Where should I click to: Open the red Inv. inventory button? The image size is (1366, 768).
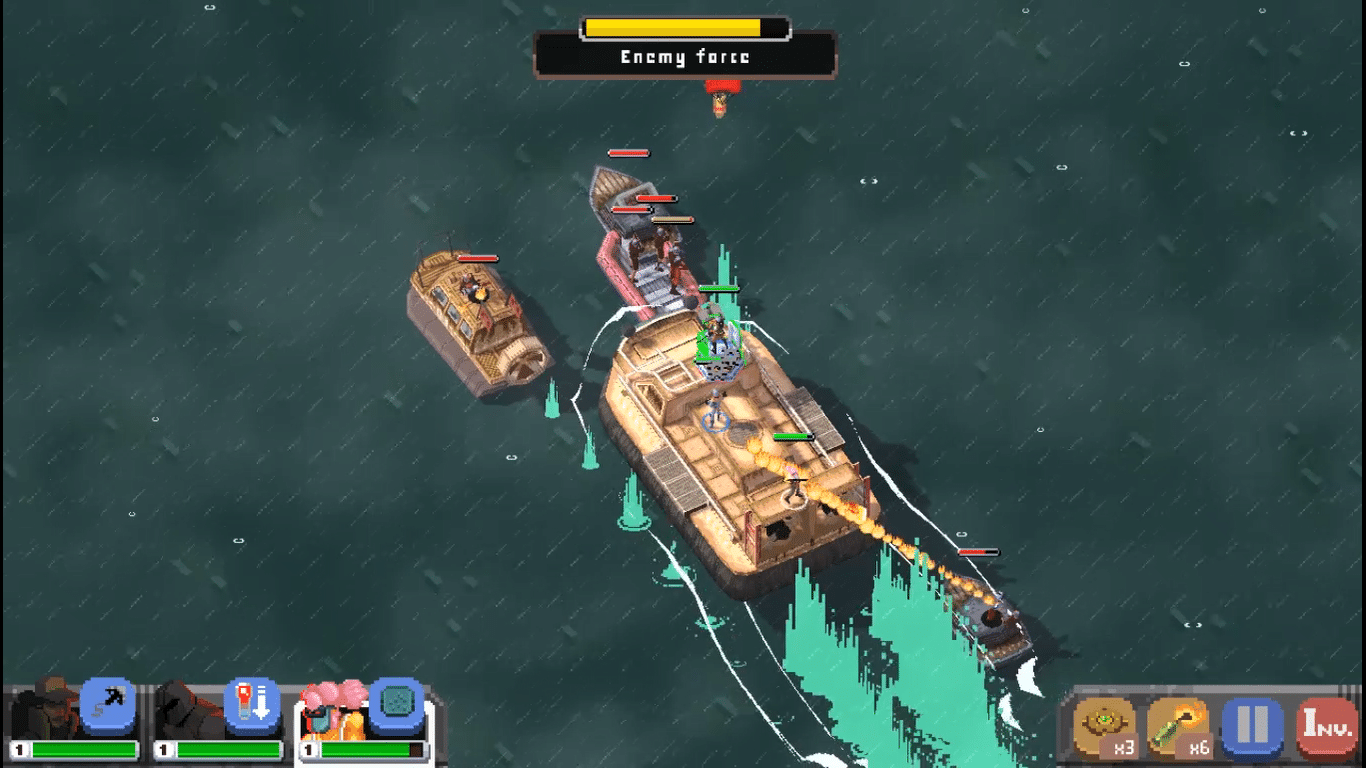coord(1326,724)
